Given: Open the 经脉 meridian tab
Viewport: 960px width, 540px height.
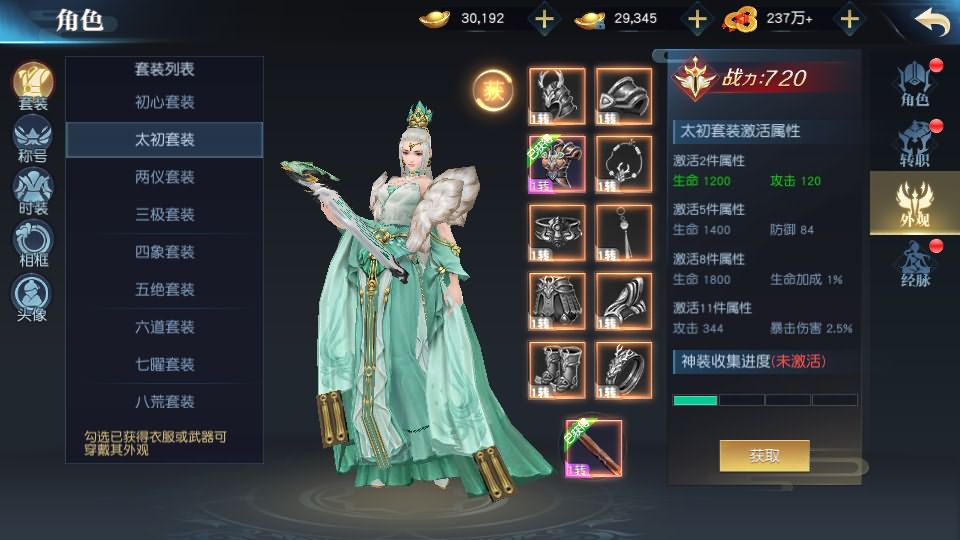Looking at the screenshot, I should [915, 263].
